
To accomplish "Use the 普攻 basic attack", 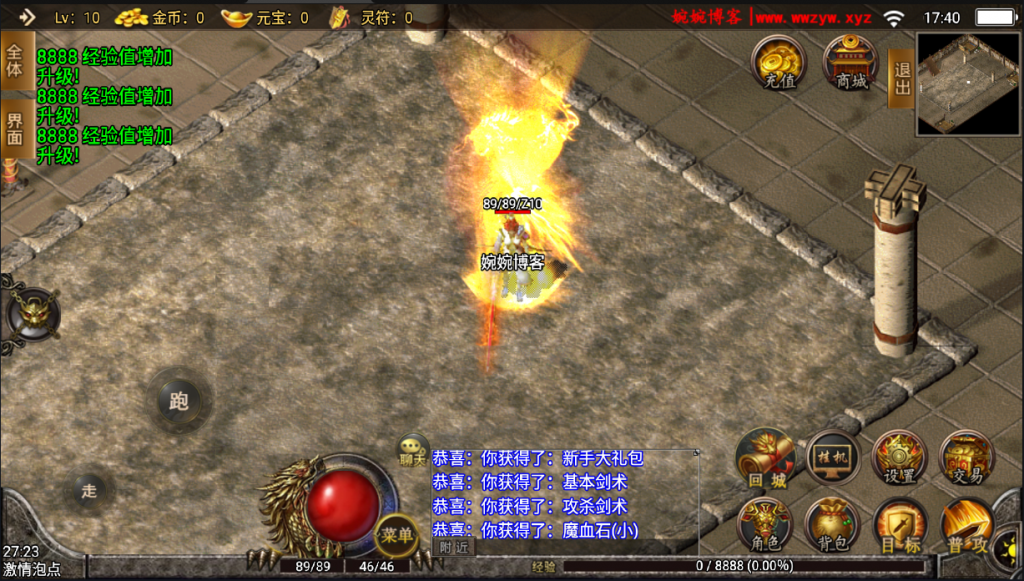I will click(x=966, y=526).
